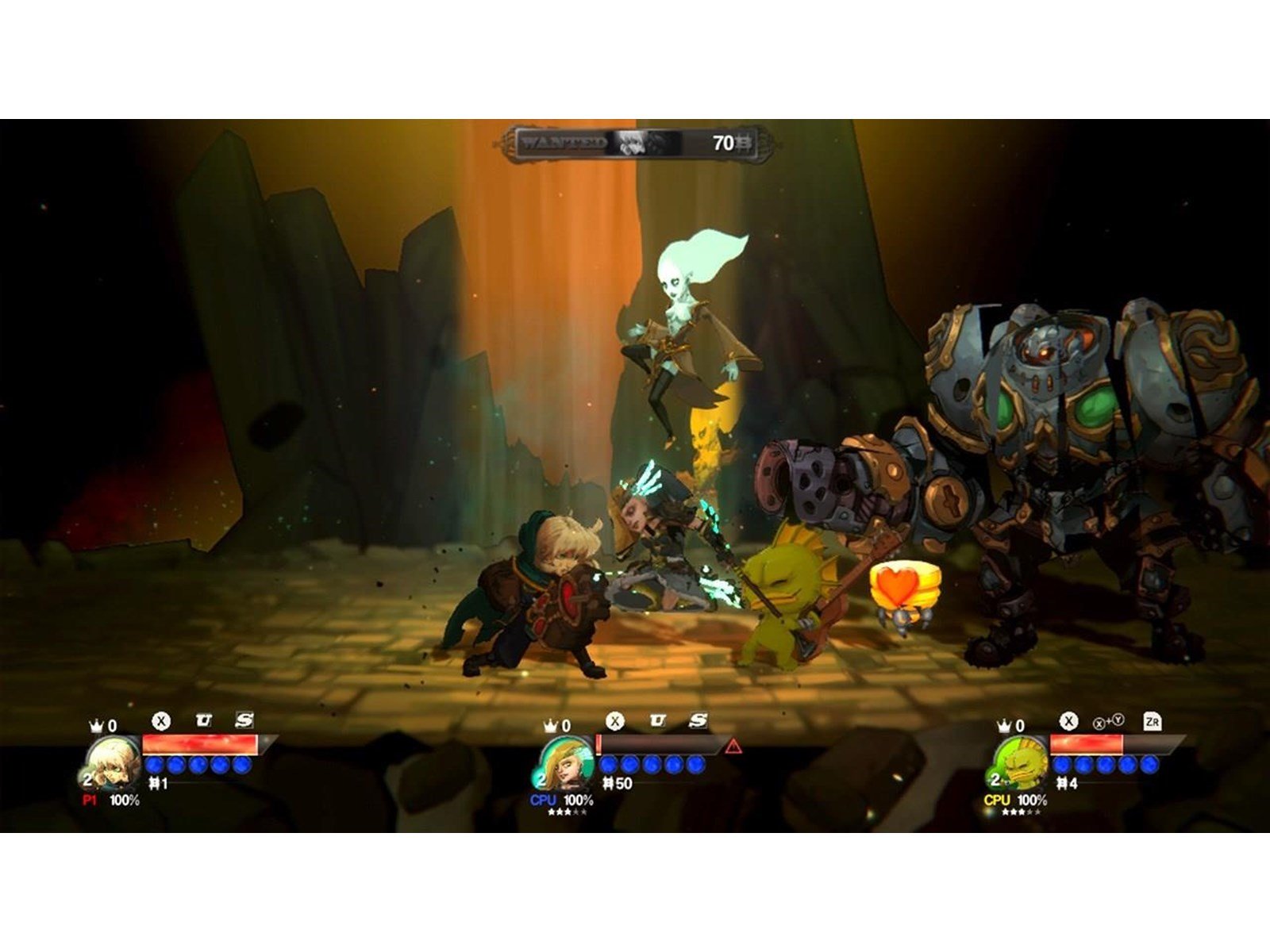Click the U skill icon above P1's health bar
Image resolution: width=1270 pixels, height=952 pixels.
coord(203,720)
